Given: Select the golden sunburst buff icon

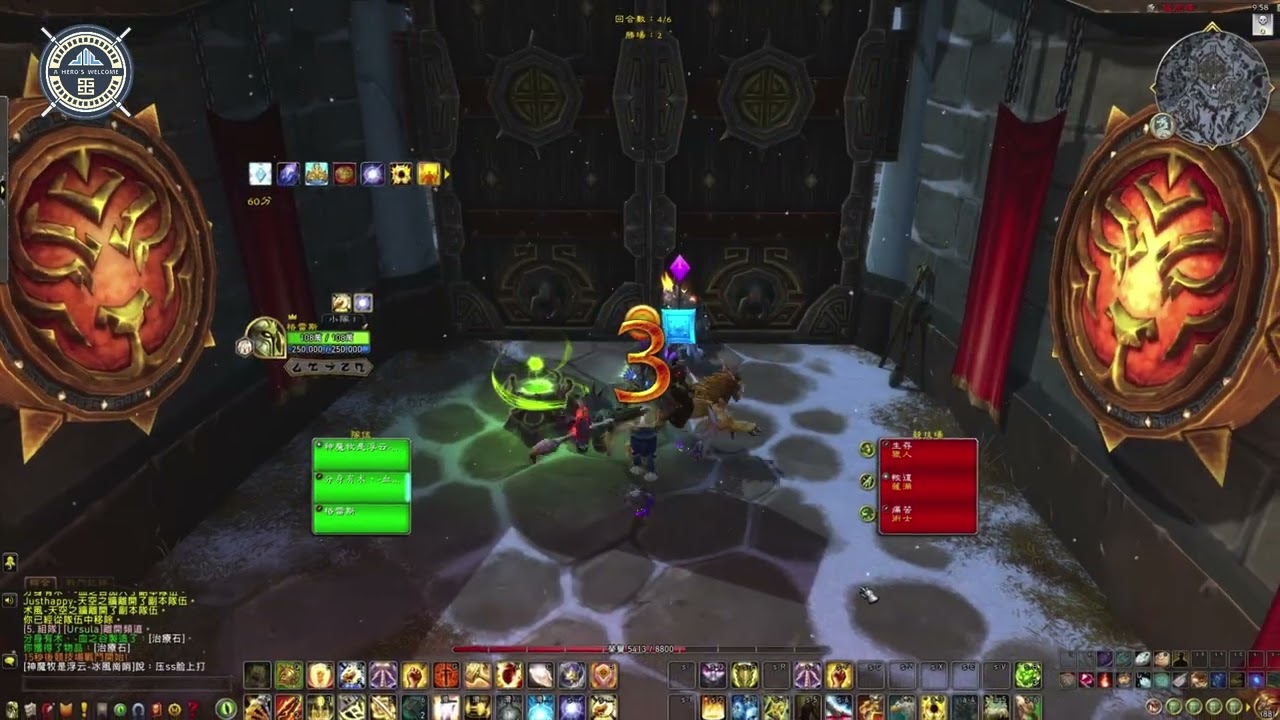Looking at the screenshot, I should click(x=401, y=174).
